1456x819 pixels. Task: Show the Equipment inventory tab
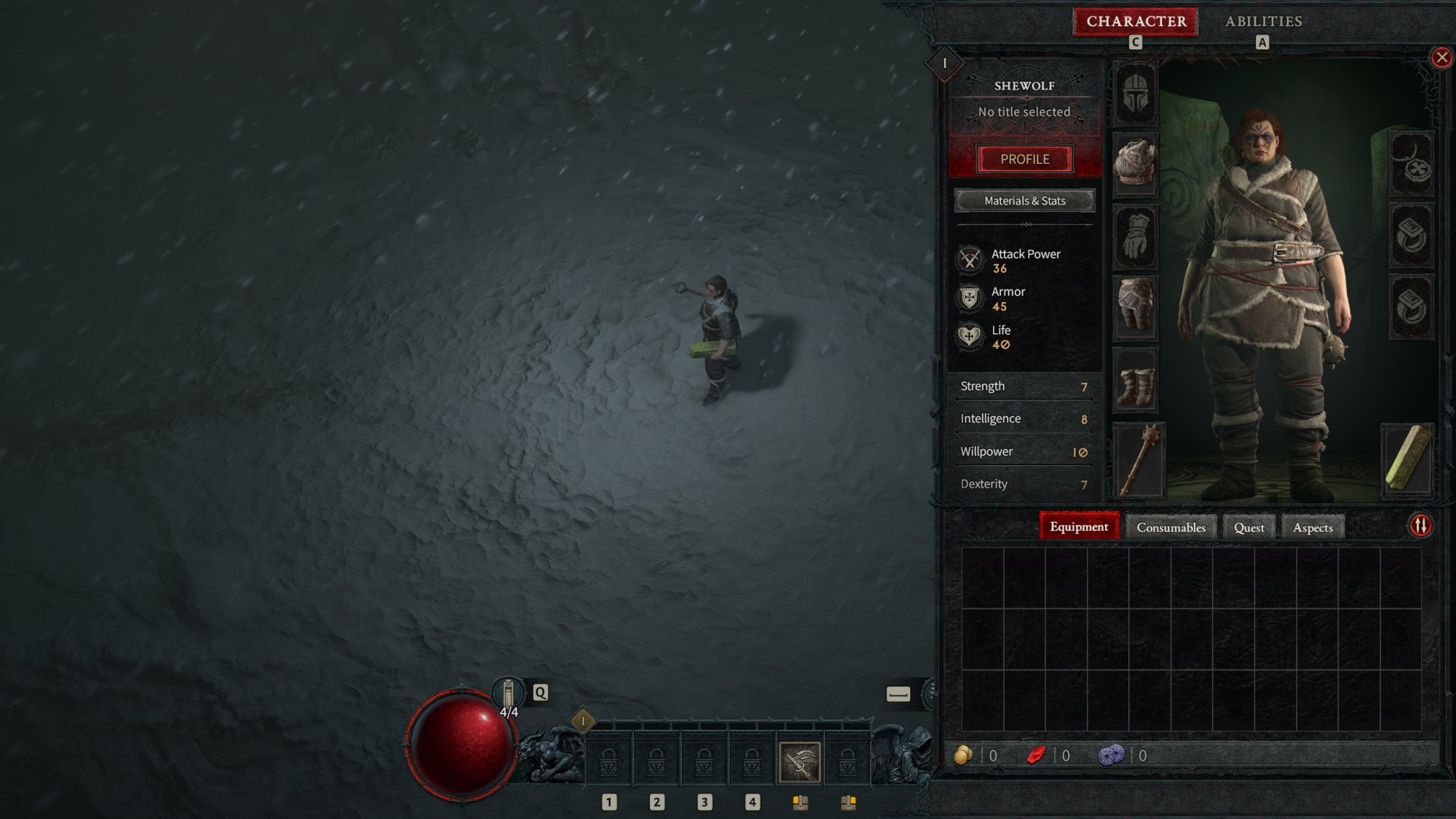pos(1078,527)
